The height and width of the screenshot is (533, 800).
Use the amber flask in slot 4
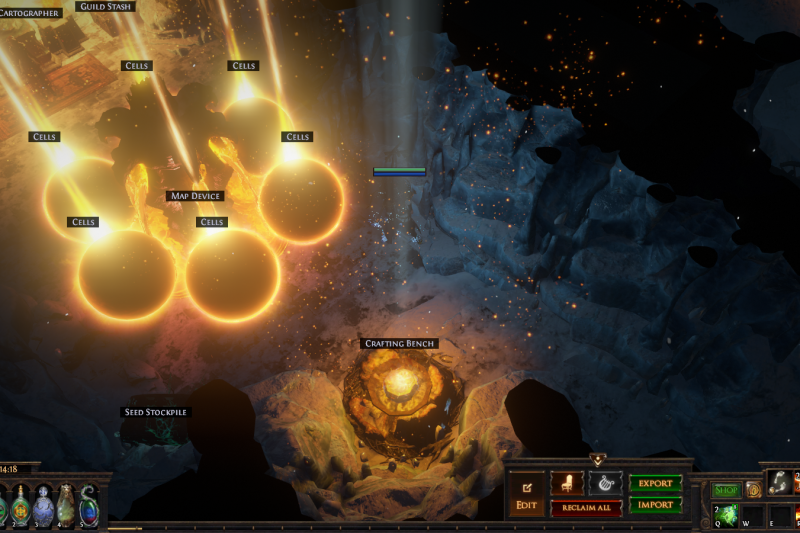[66, 505]
